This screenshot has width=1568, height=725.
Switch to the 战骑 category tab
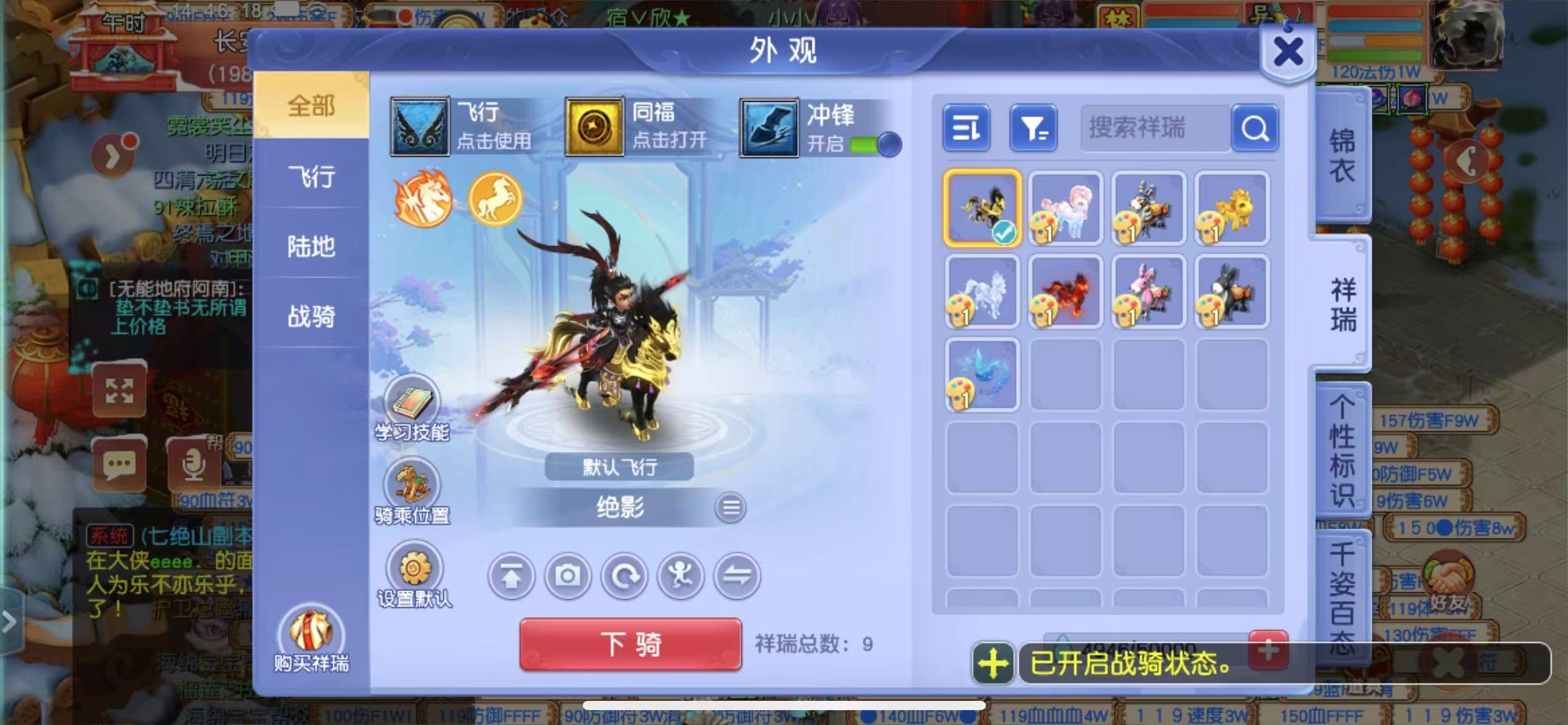tap(311, 317)
